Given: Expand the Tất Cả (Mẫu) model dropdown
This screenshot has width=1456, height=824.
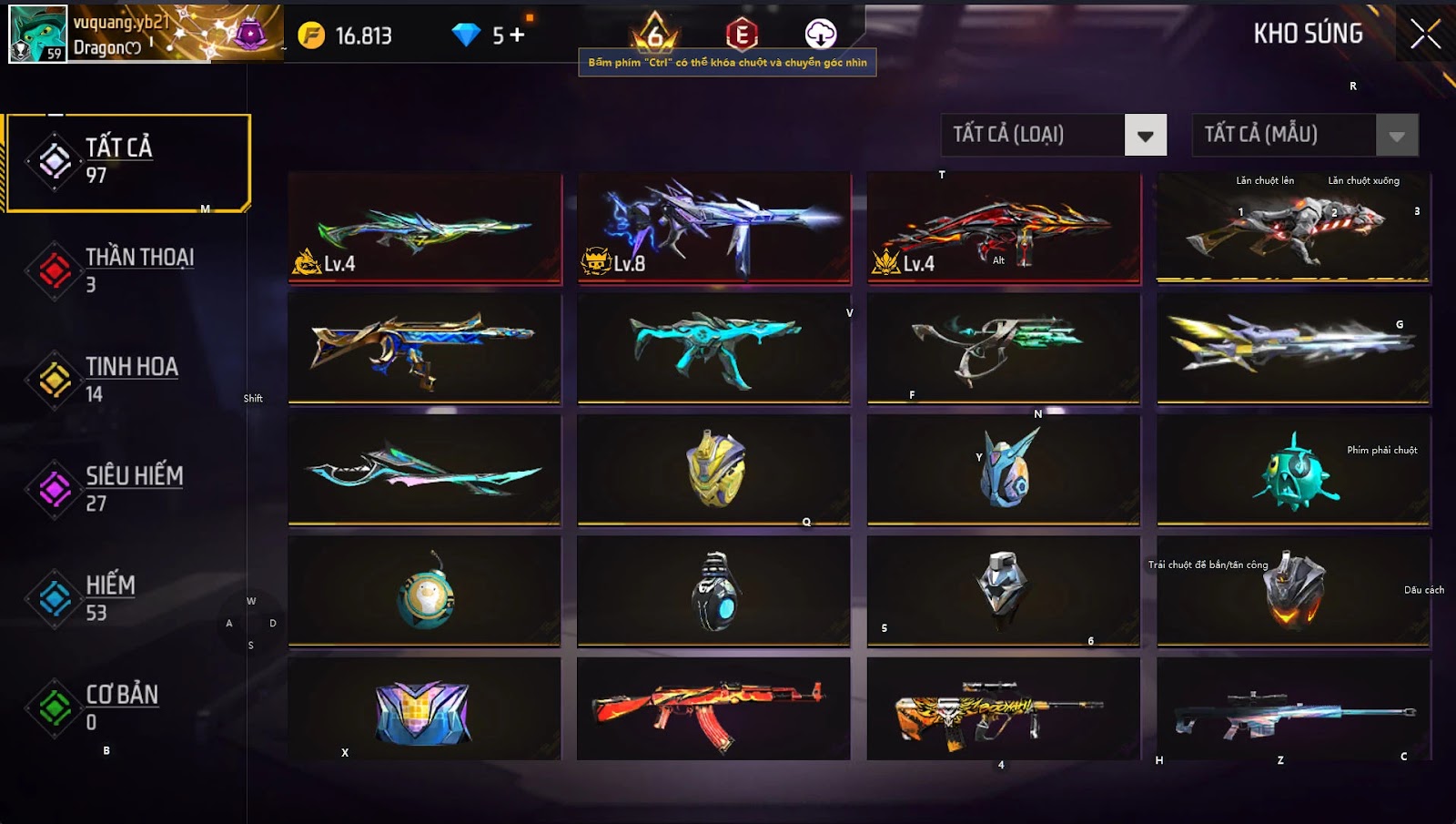Looking at the screenshot, I should (x=1396, y=136).
